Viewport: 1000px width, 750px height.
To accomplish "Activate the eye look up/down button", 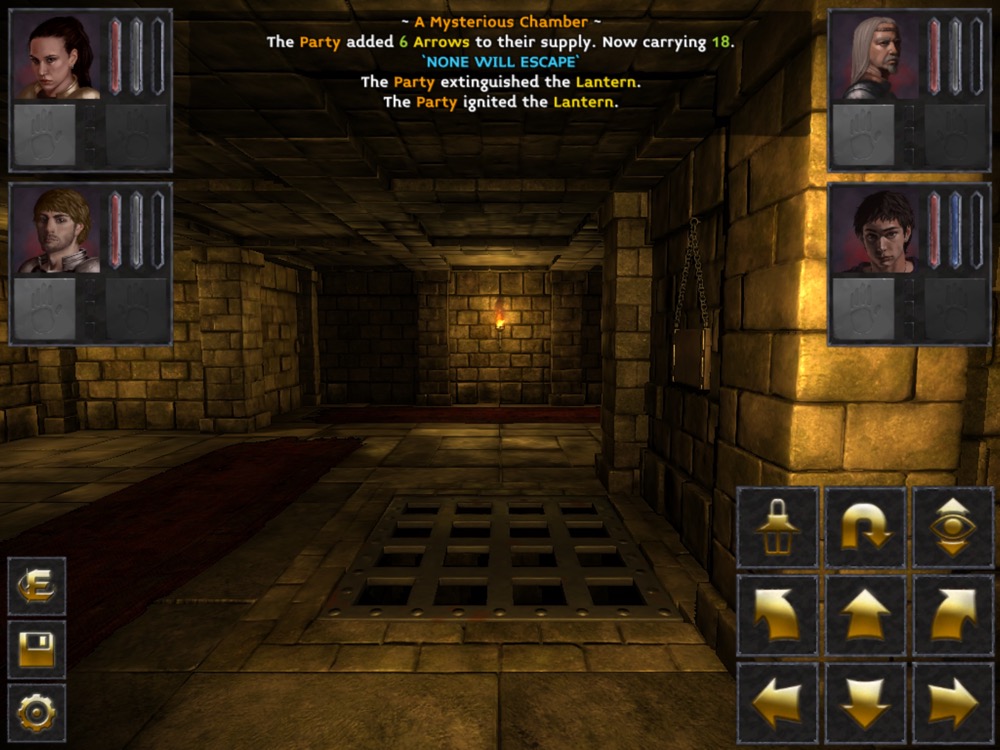I will [x=952, y=527].
